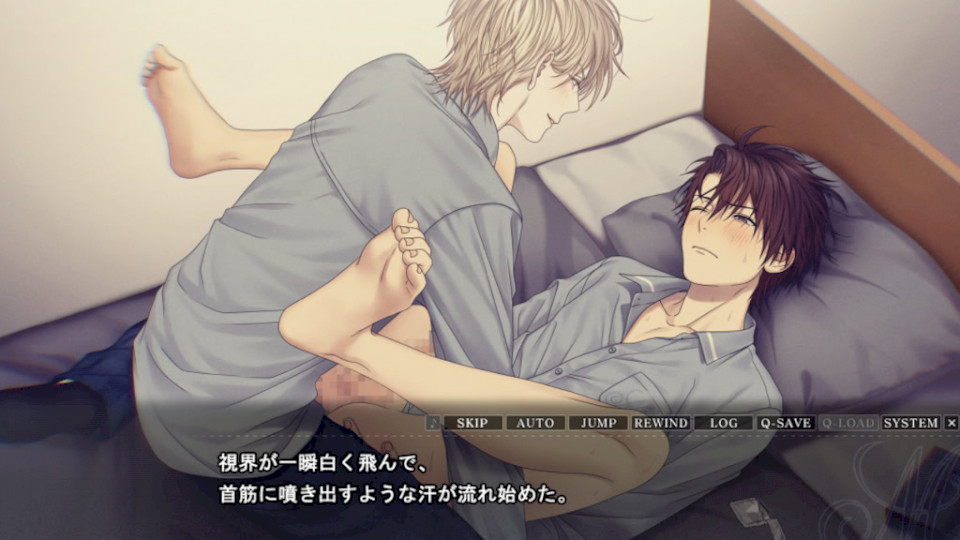Open the SYSTEM menu

click(911, 423)
